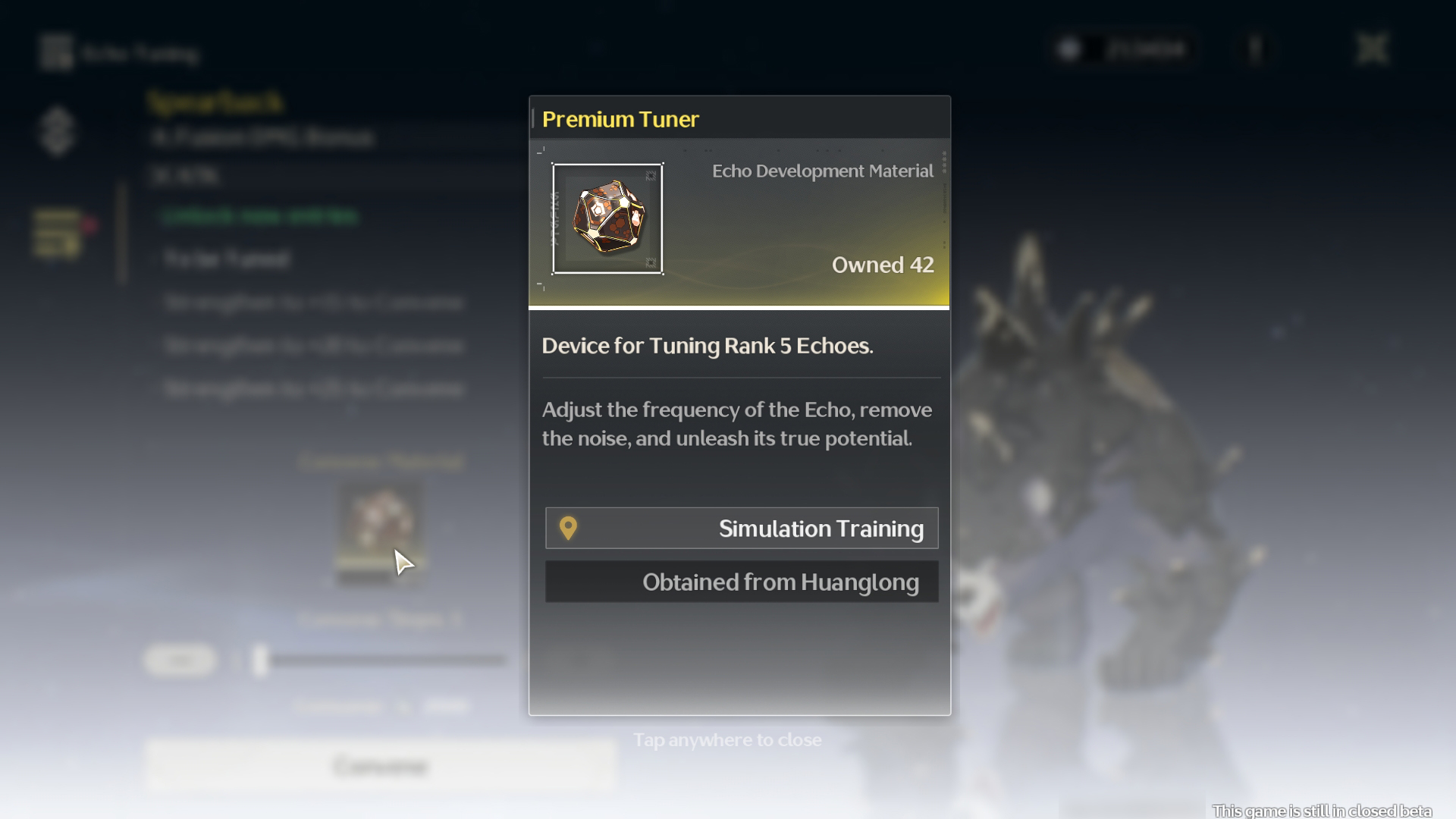Expand the Strengthen to +10 entry
Screen dimensions: 1456x819
click(314, 345)
